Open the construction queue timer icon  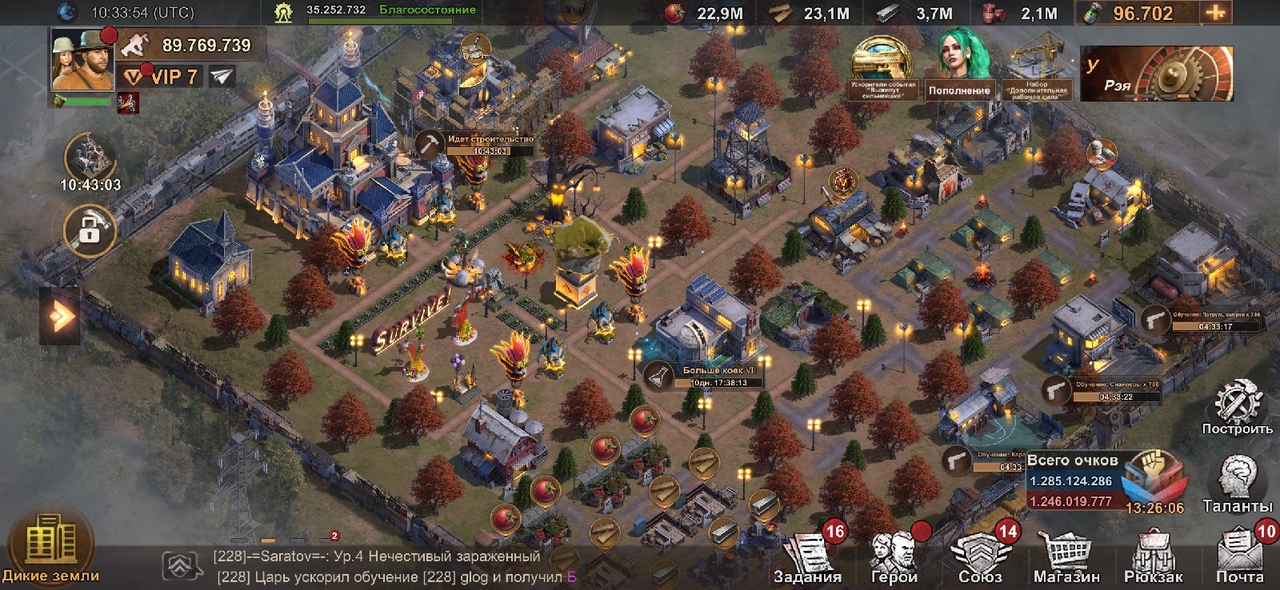90,161
